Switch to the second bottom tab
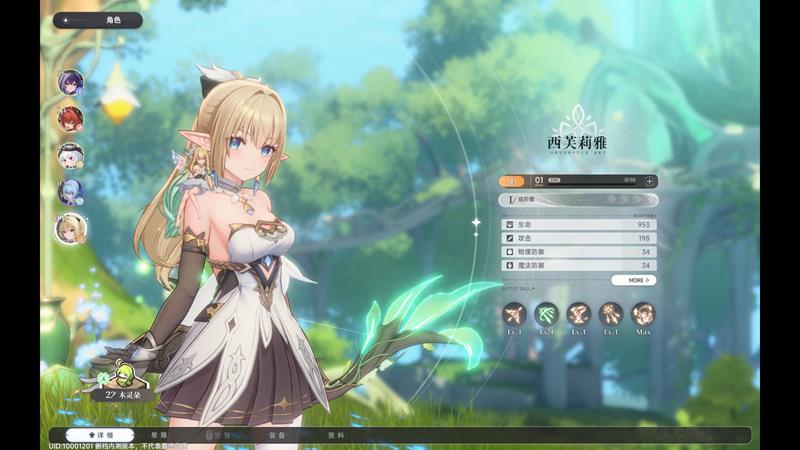 point(160,436)
